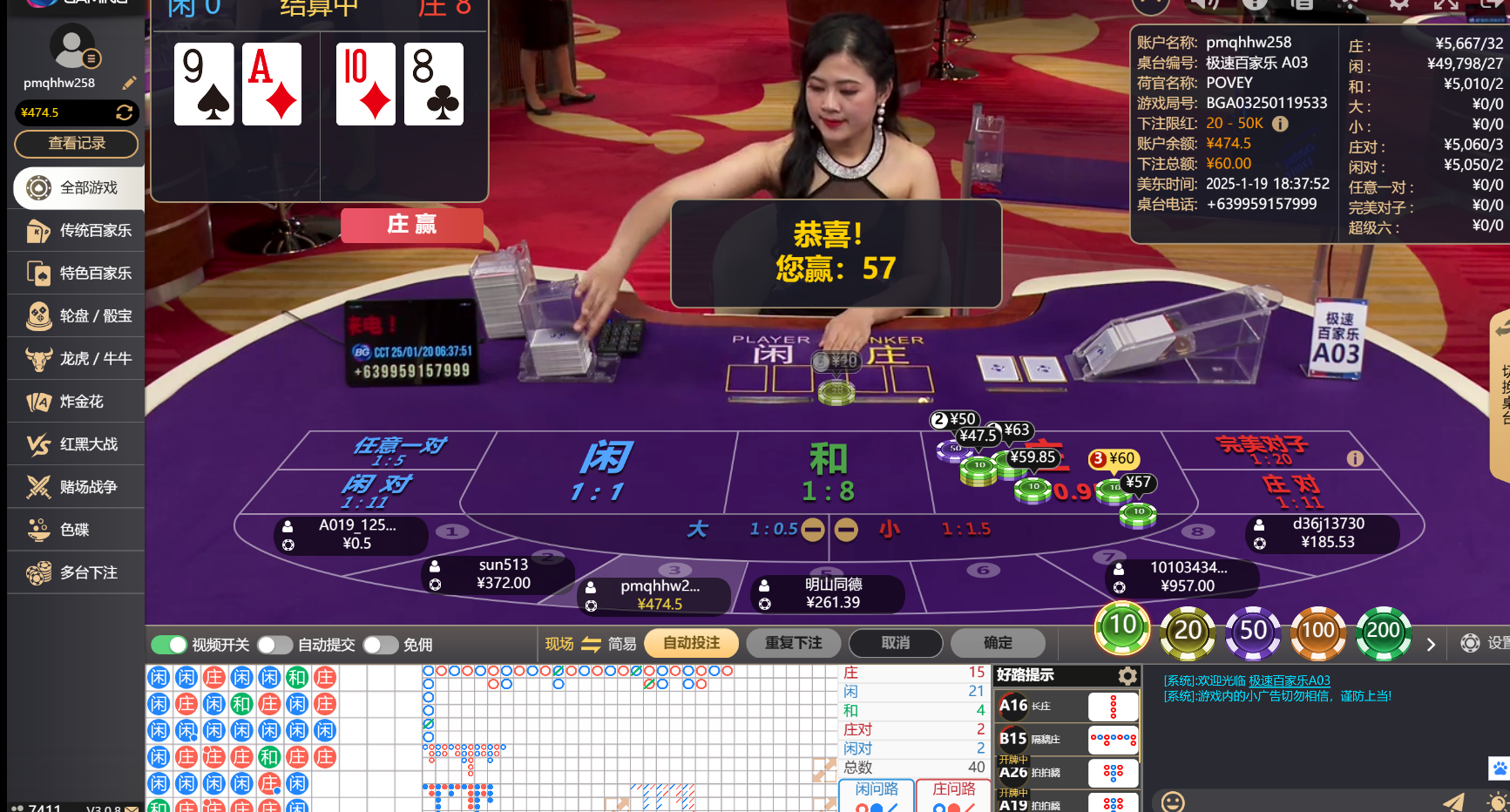Screen dimensions: 1510x812
Task: Select 炸金花 from the game list
Action: 77,402
